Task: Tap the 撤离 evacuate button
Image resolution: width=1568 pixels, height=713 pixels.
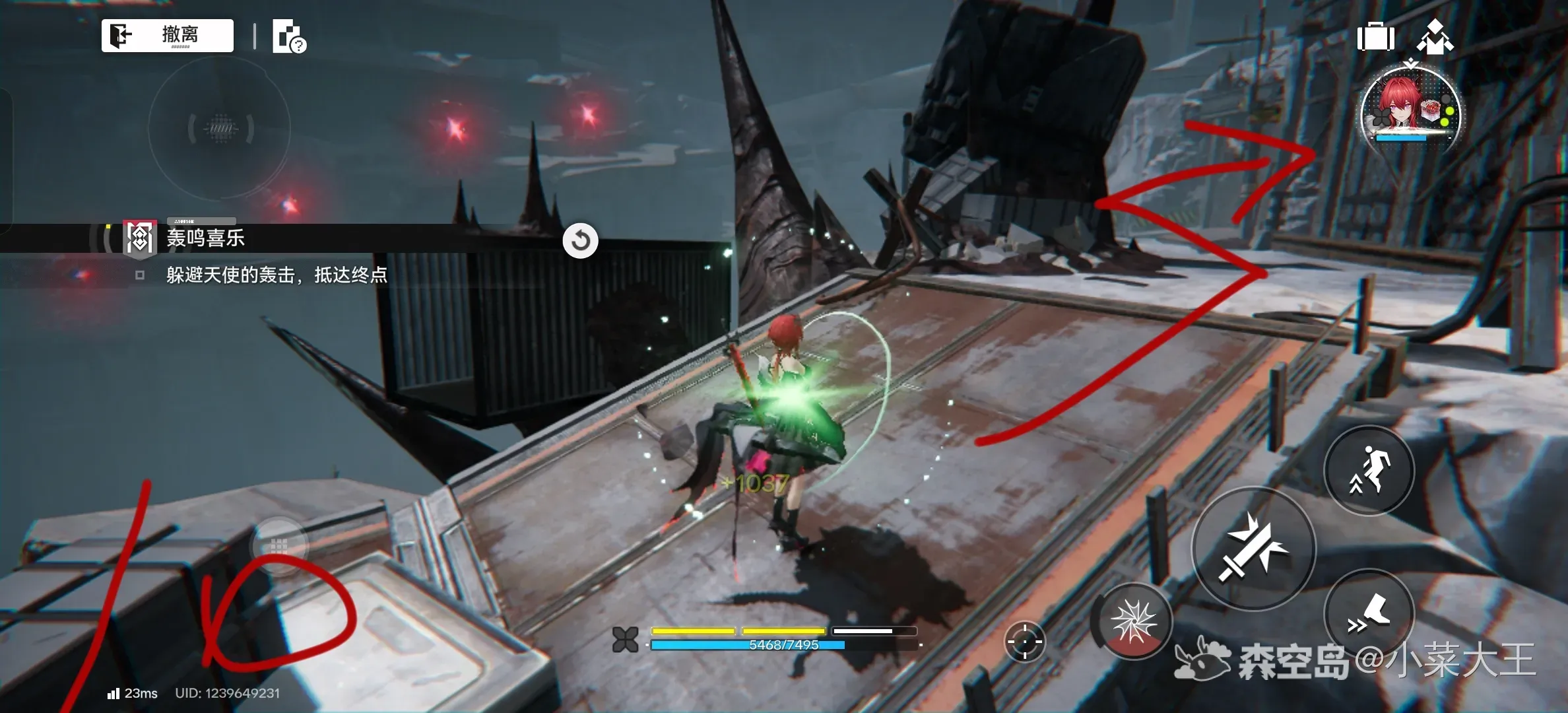Action: click(168, 35)
